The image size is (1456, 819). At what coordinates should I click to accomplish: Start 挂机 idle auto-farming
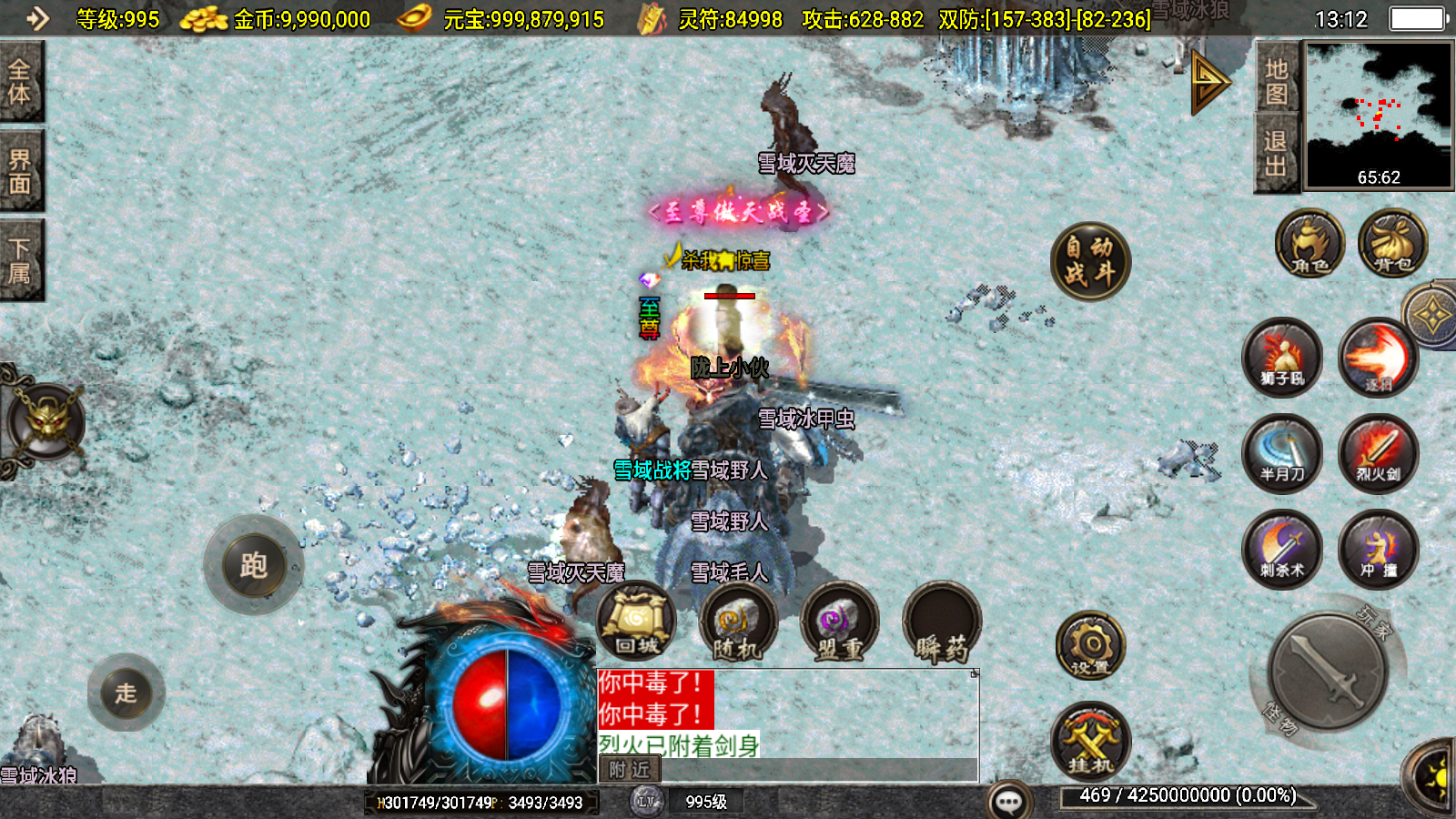point(1090,741)
